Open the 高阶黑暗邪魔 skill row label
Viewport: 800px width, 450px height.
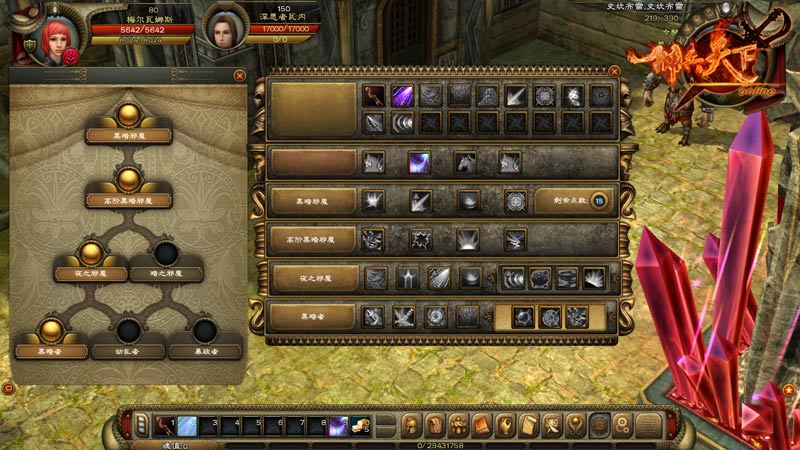pyautogui.click(x=311, y=239)
